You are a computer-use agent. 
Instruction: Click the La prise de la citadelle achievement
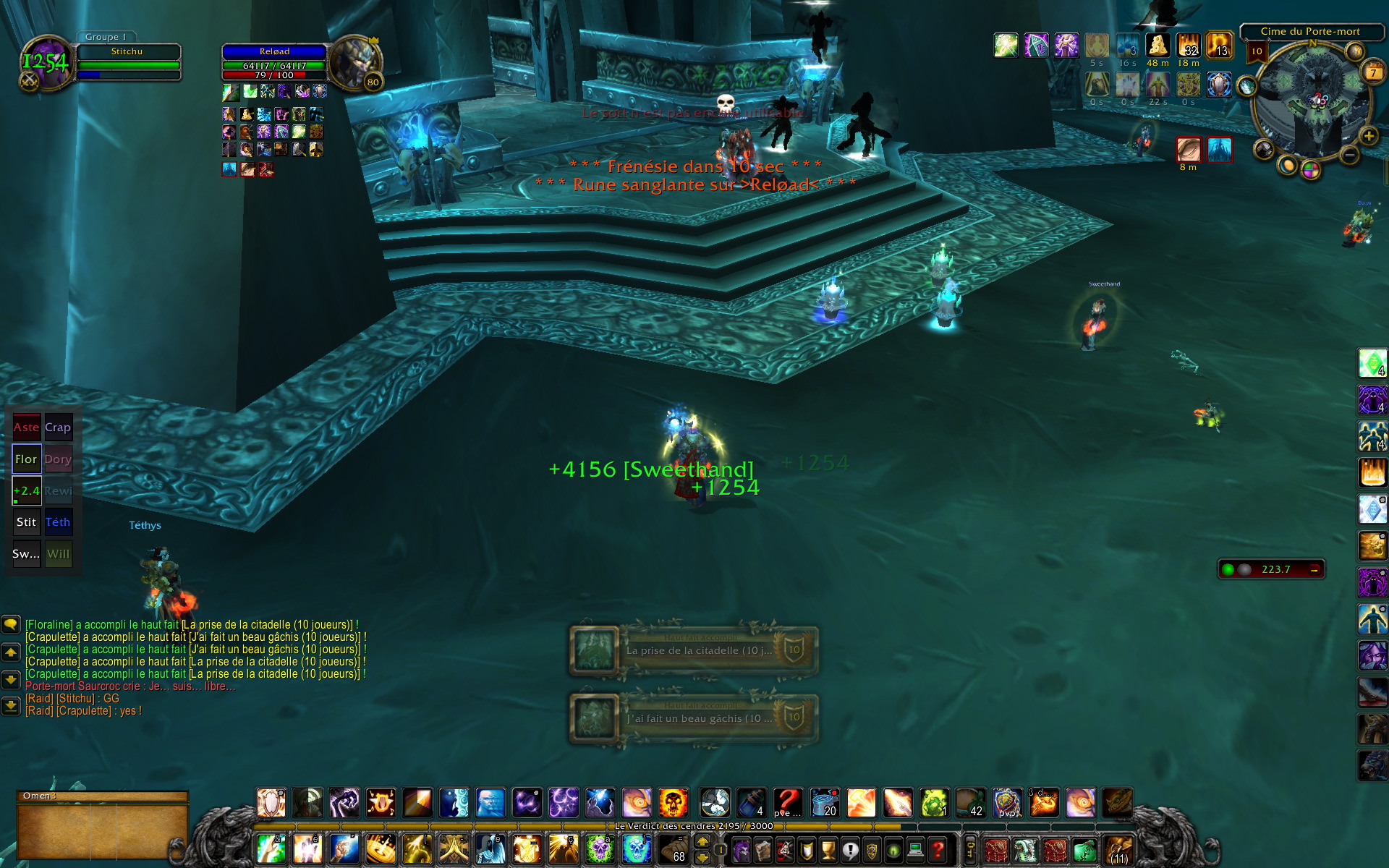coord(694,650)
